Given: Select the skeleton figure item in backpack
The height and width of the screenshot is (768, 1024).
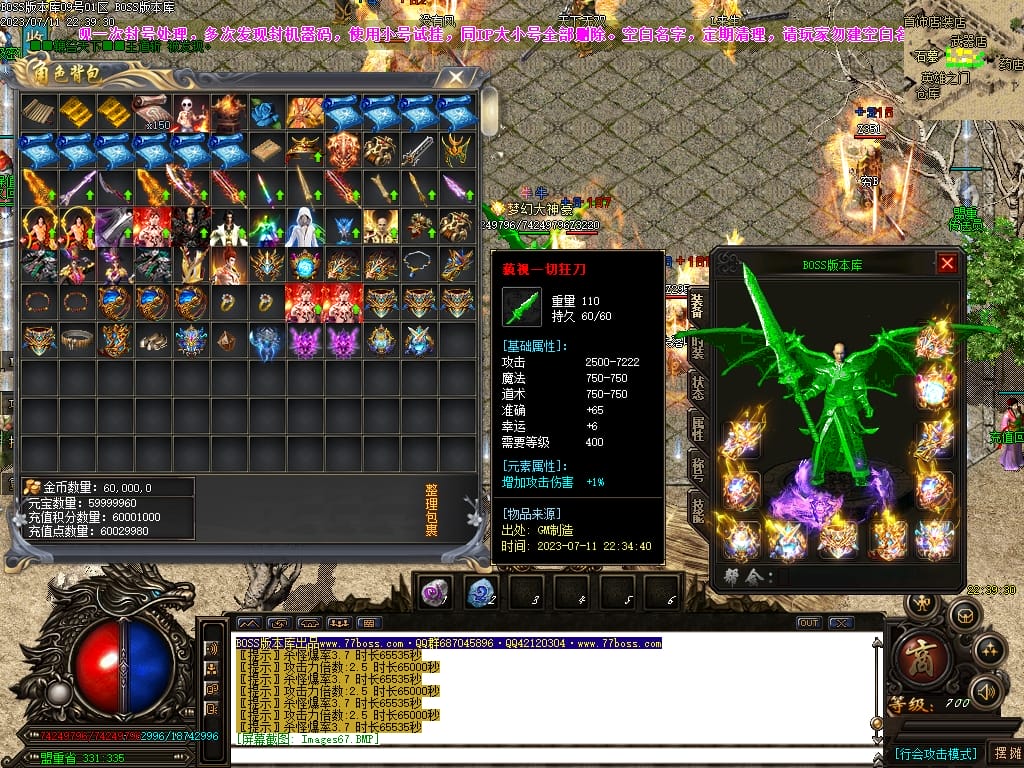Looking at the screenshot, I should [190, 113].
